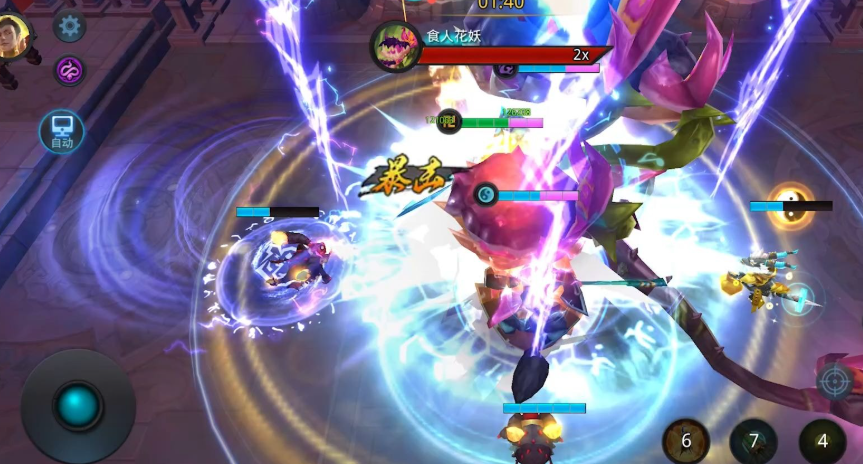This screenshot has height=464, width=863.
Task: Tap the virtual joystick knob
Action: pos(78,405)
